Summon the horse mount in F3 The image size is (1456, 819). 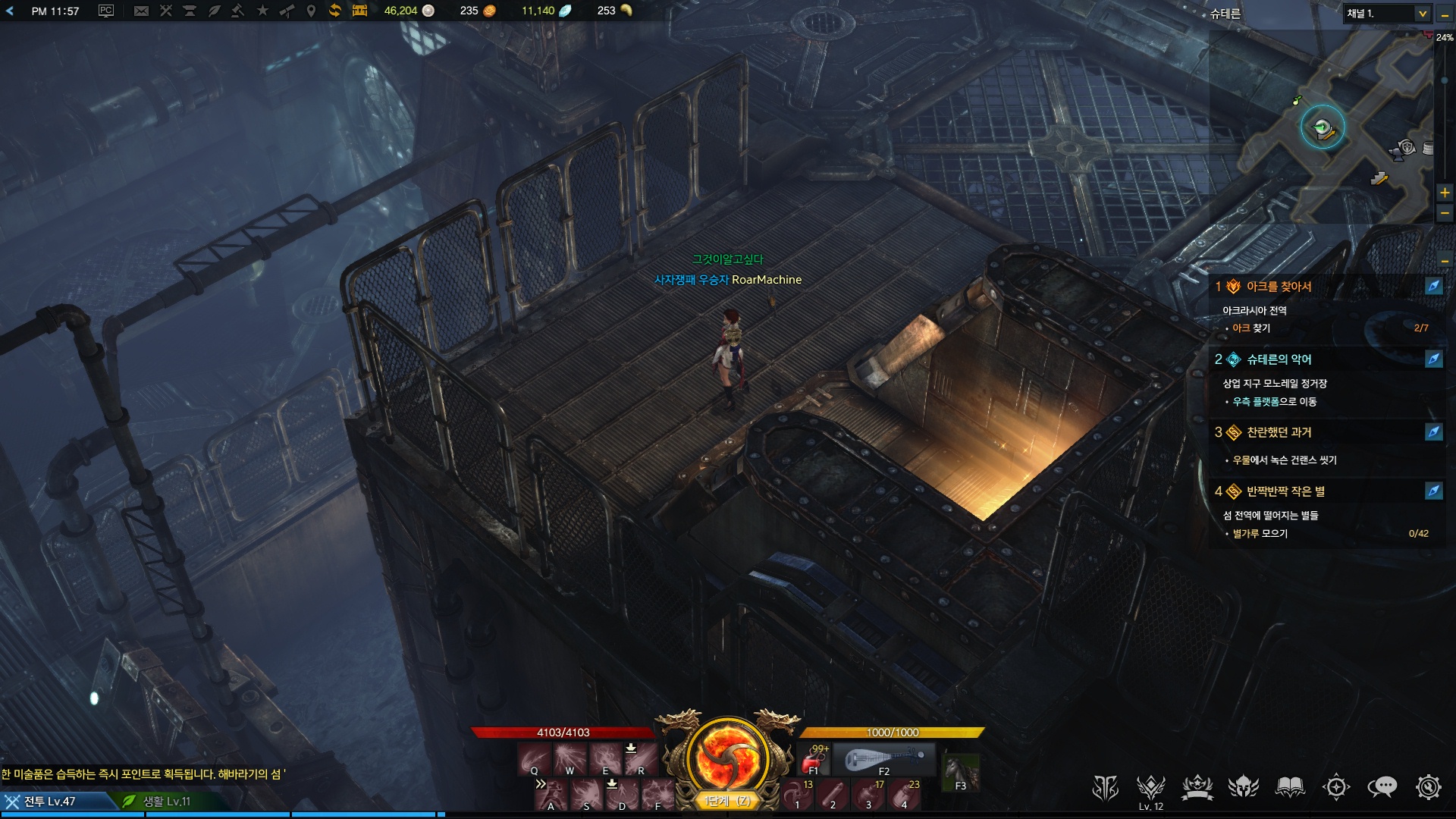click(x=960, y=773)
